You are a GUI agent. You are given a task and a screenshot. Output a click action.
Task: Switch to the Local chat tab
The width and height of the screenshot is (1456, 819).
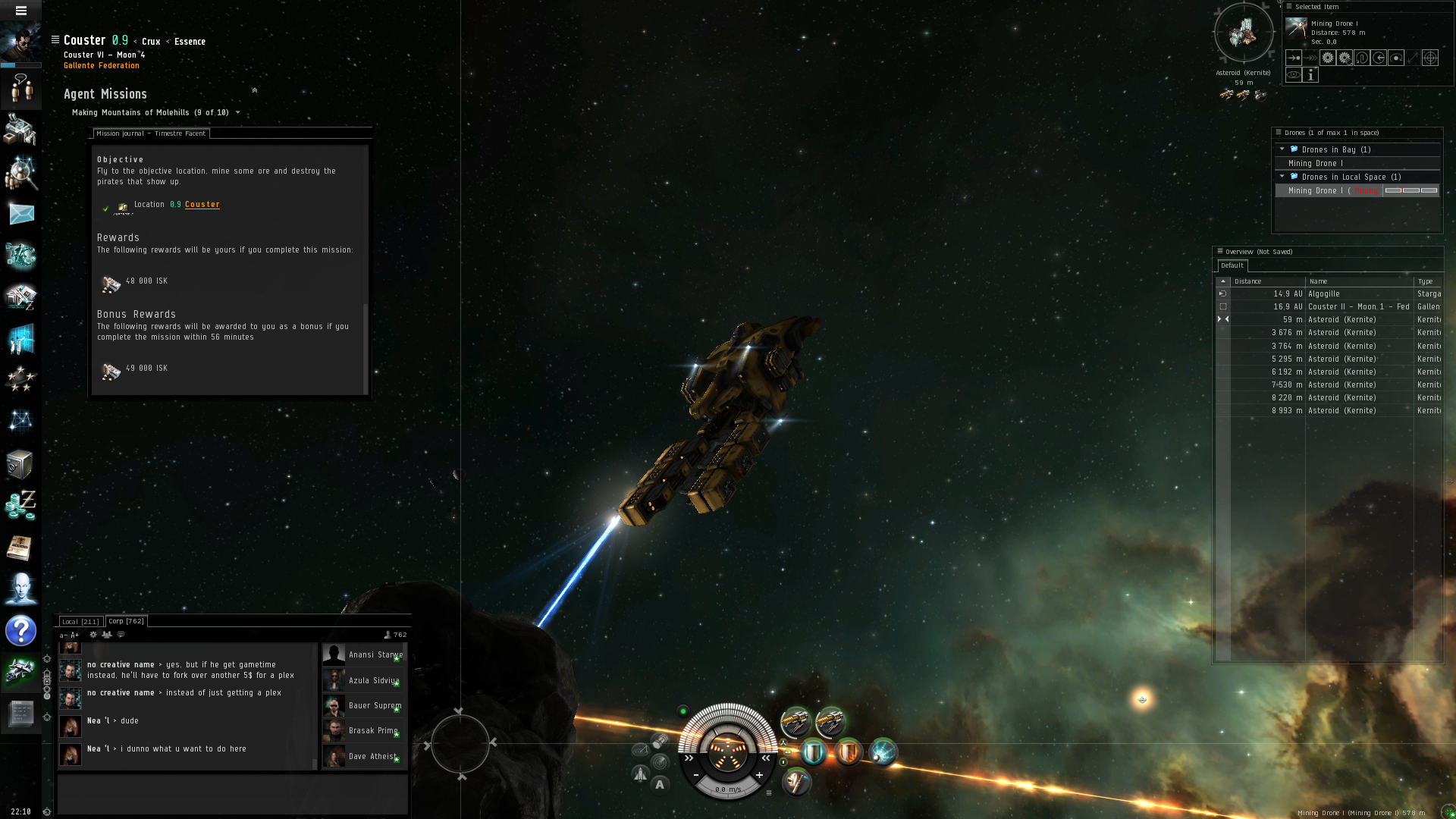[80, 622]
